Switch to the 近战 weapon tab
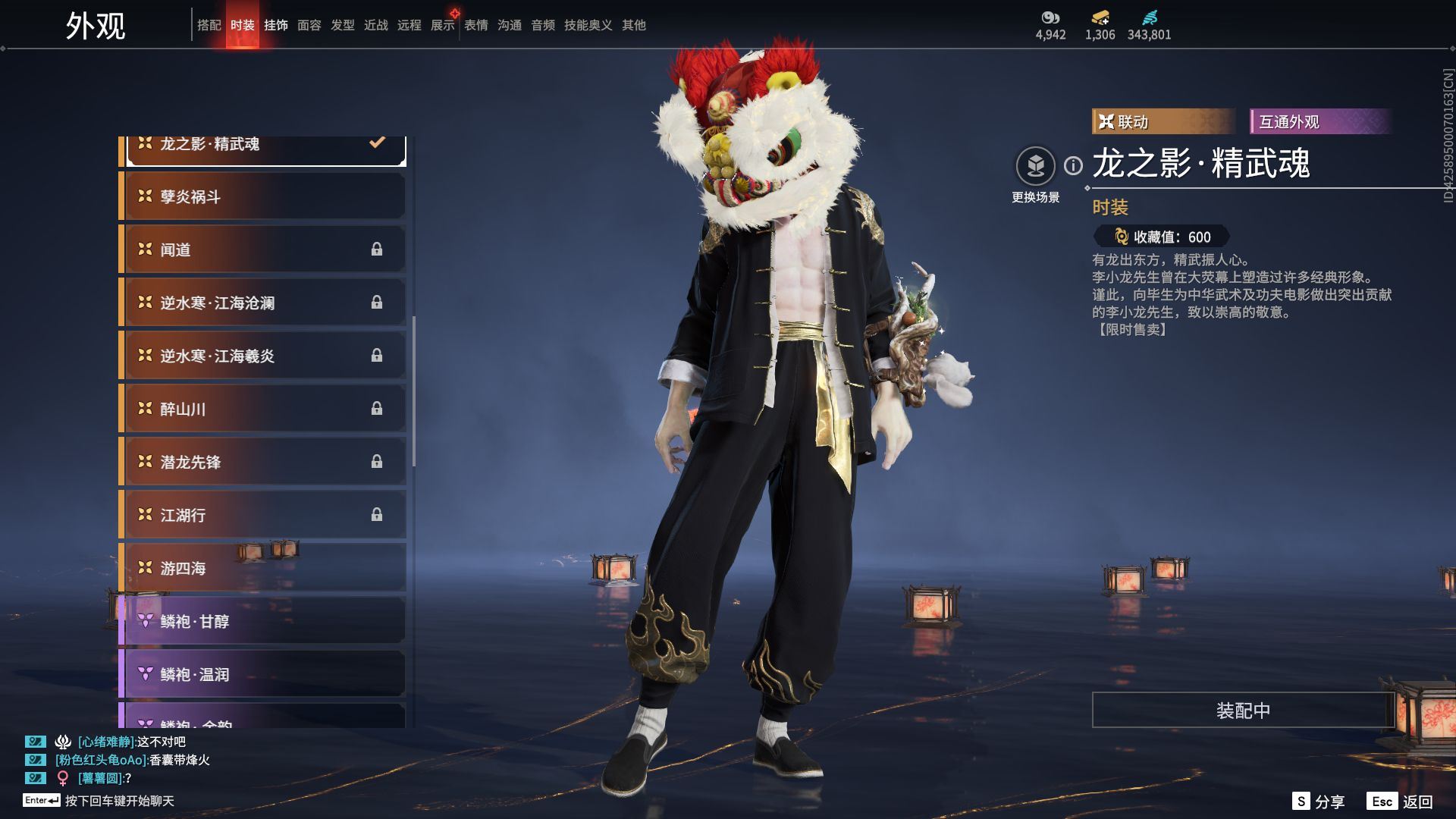Screen dimensions: 1456x819 (x=376, y=25)
